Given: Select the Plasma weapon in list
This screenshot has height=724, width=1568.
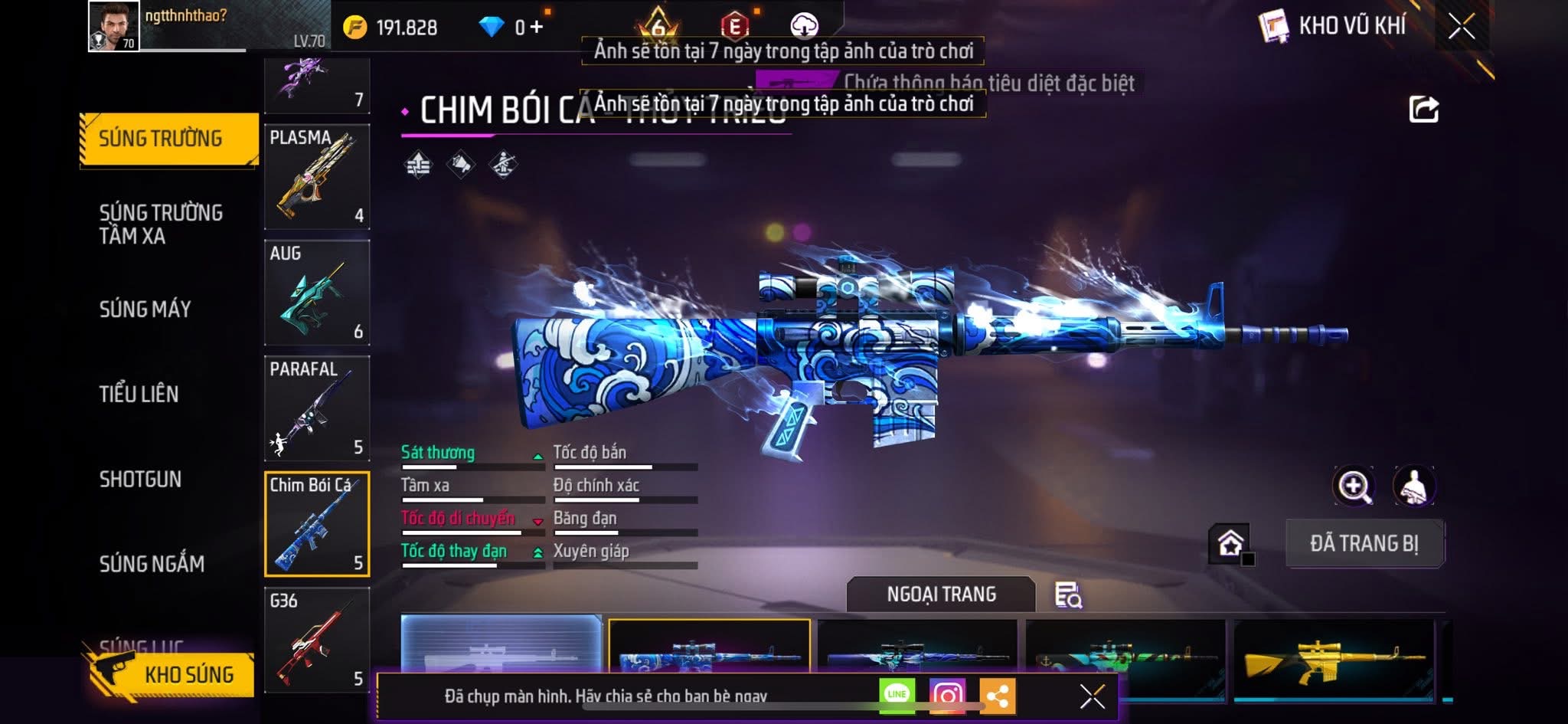Looking at the screenshot, I should [317, 177].
